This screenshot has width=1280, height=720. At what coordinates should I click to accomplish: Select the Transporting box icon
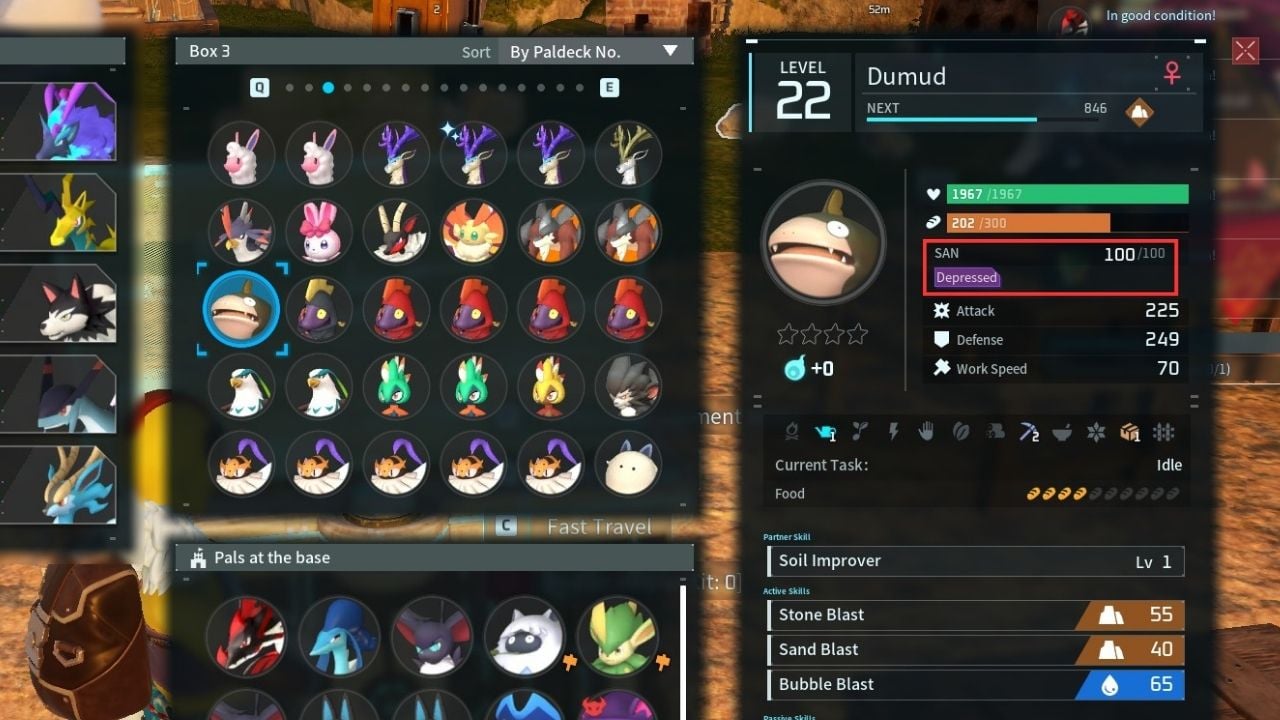coord(1129,433)
